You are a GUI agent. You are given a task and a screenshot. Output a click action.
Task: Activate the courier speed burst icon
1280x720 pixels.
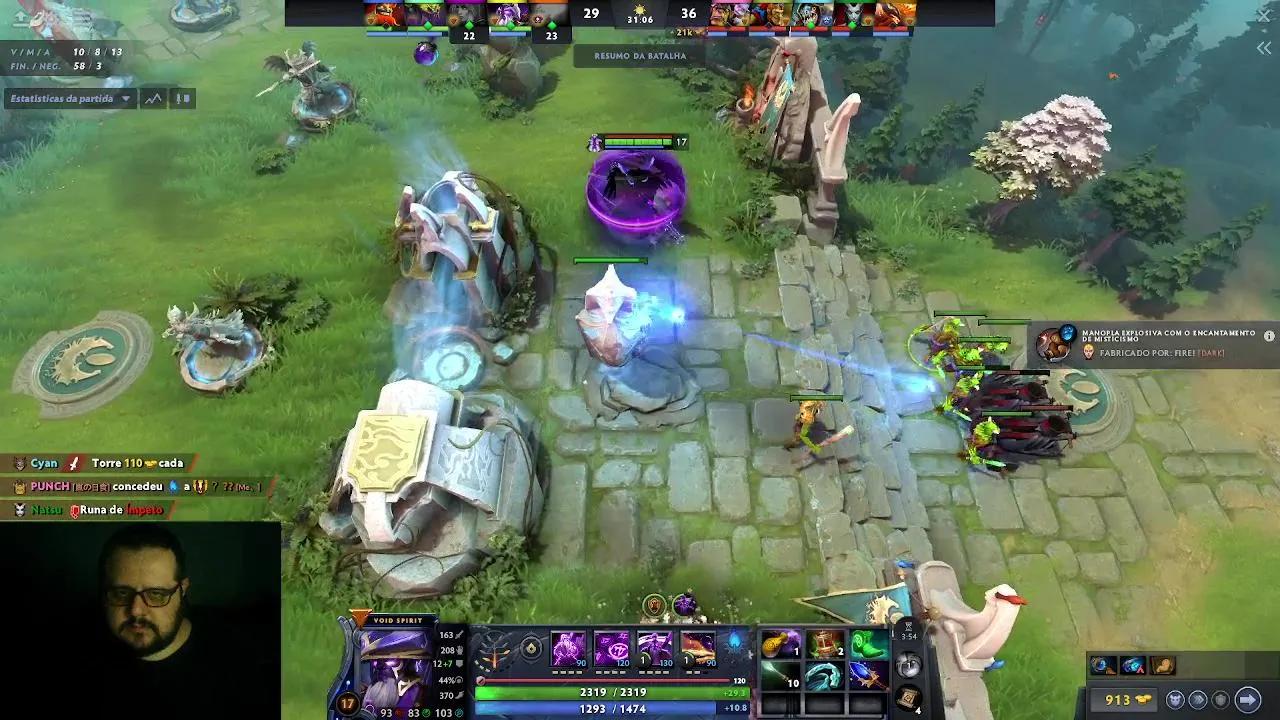coord(1198,700)
